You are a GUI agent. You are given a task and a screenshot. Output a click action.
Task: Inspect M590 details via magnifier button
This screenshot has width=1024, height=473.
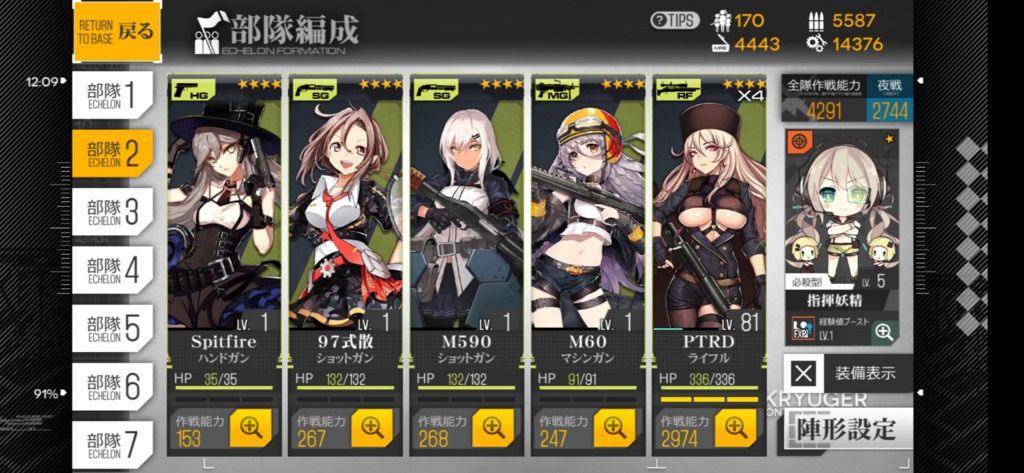(x=493, y=428)
